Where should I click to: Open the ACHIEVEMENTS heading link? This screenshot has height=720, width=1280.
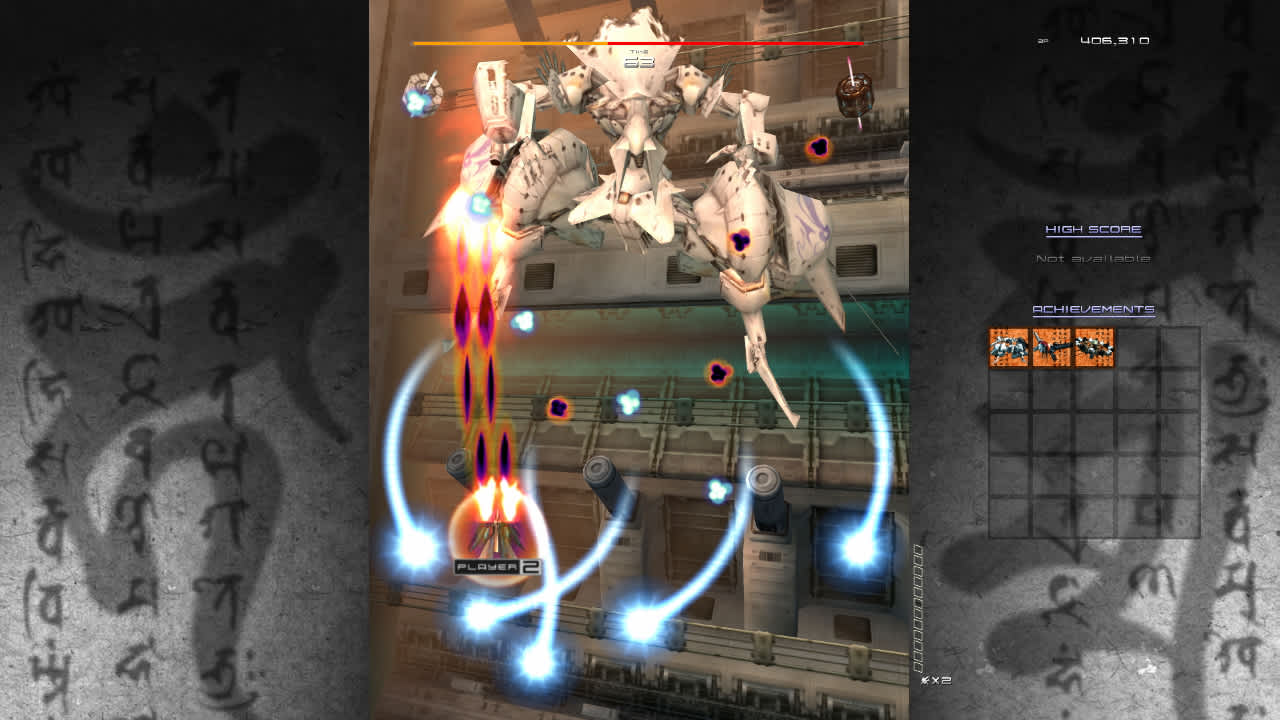point(1092,309)
